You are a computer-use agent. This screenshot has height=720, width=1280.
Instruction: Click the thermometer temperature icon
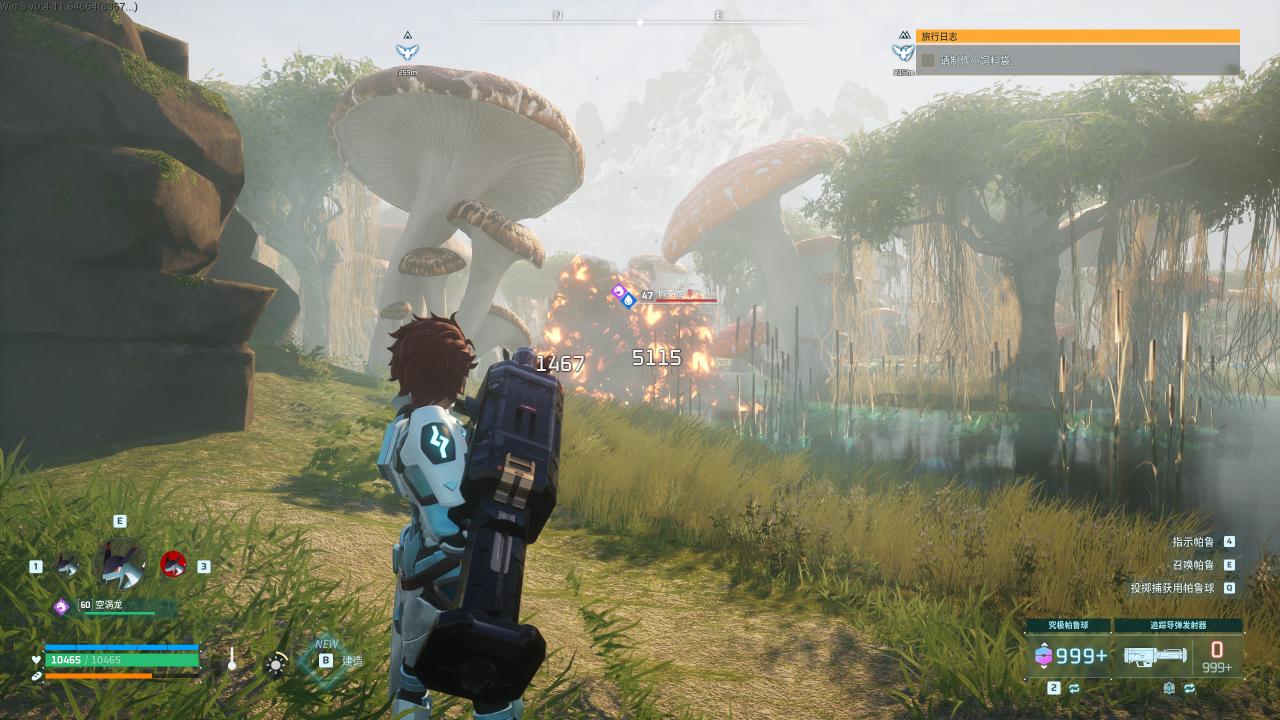coord(232,660)
